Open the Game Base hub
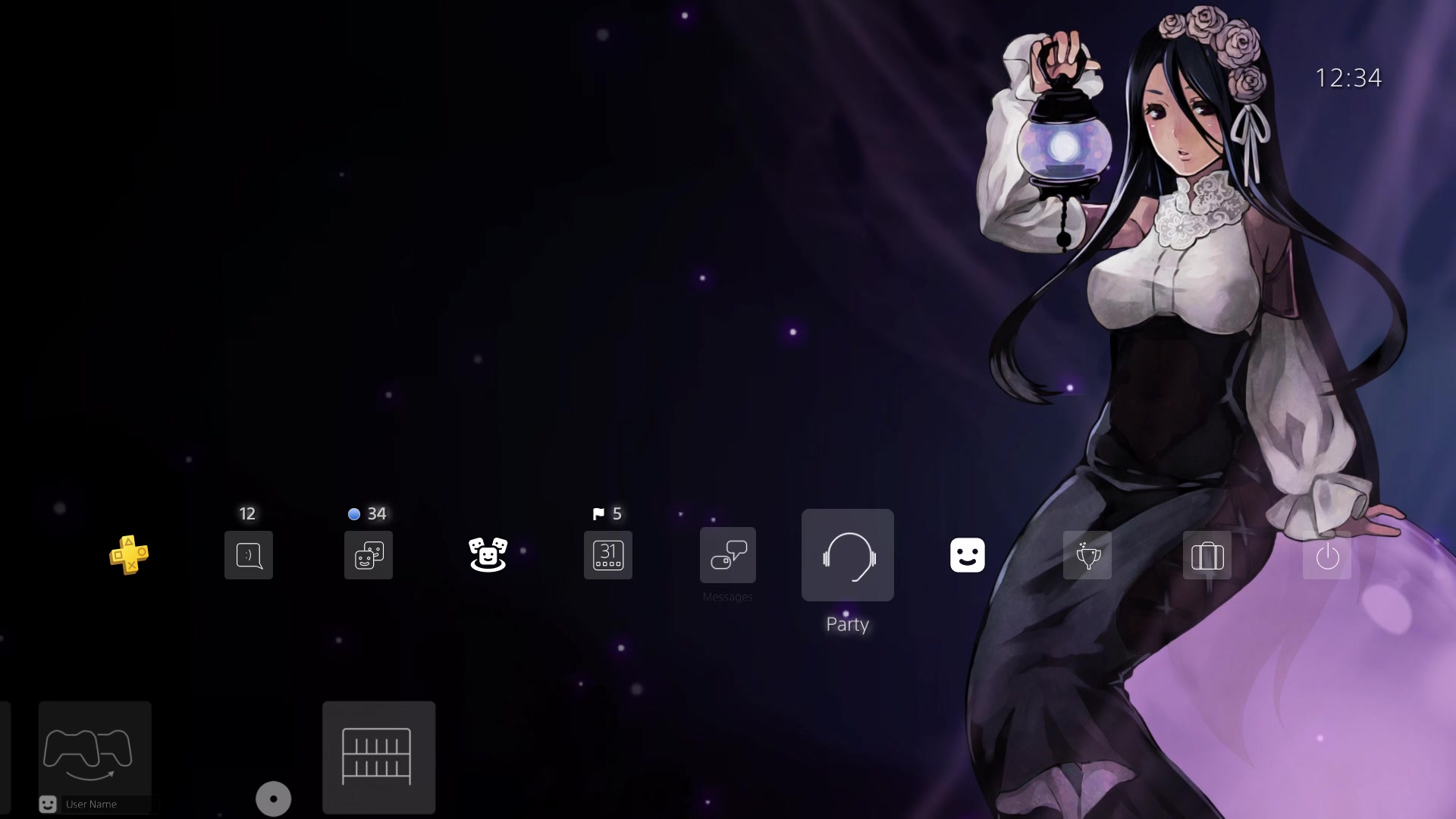Viewport: 1456px width, 819px height. click(x=488, y=555)
